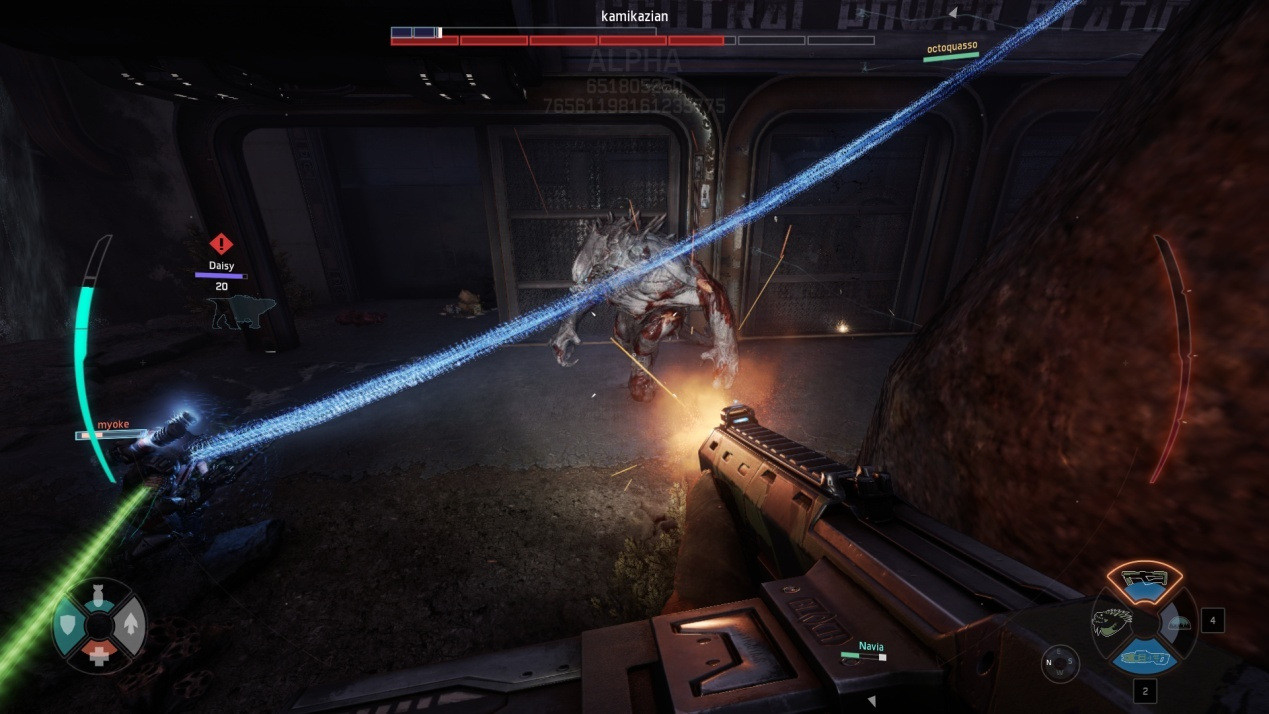Image resolution: width=1269 pixels, height=714 pixels.
Task: Select the red medic cross segment
Action: (x=98, y=654)
